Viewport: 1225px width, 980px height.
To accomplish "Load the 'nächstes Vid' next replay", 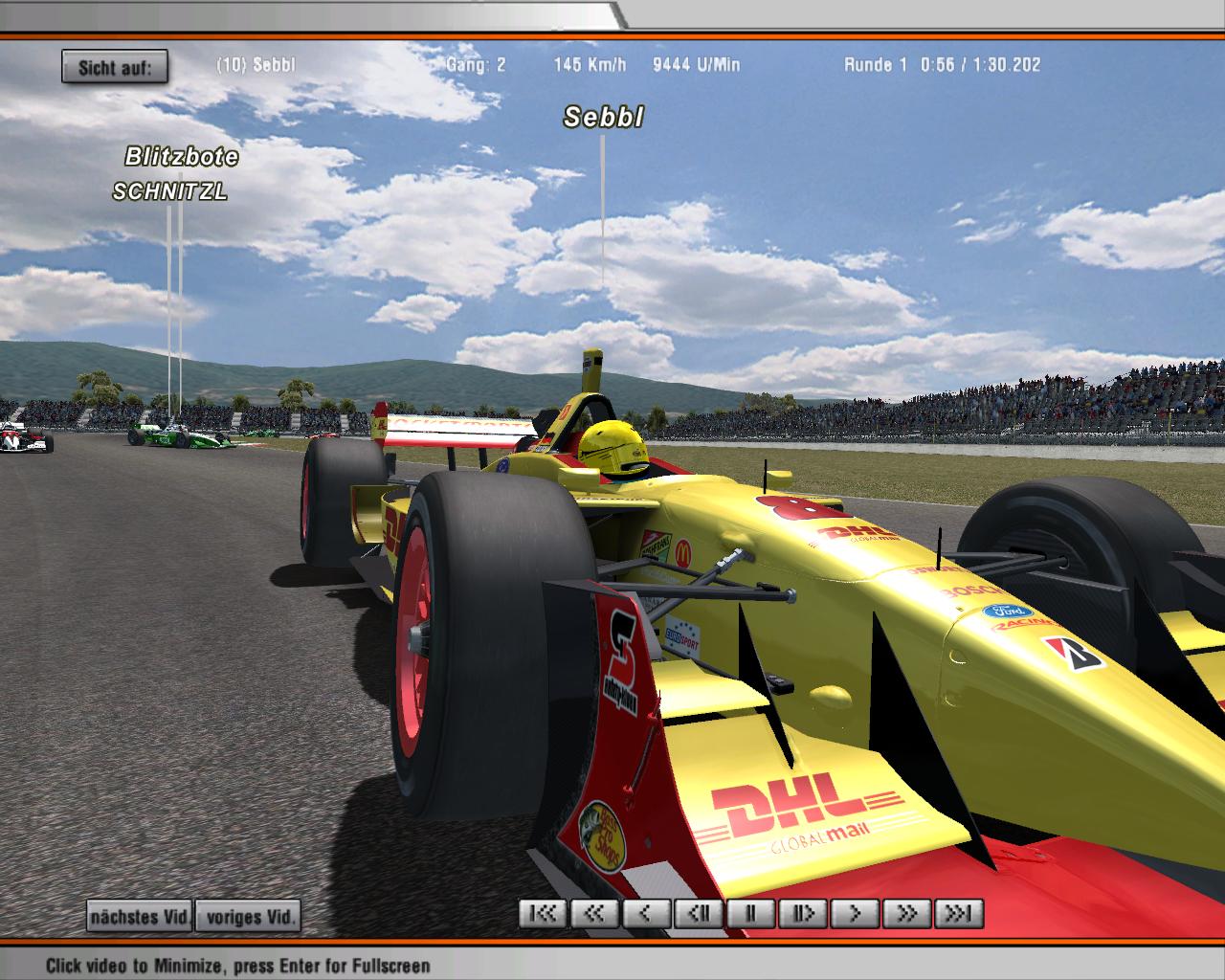I will pyautogui.click(x=139, y=916).
